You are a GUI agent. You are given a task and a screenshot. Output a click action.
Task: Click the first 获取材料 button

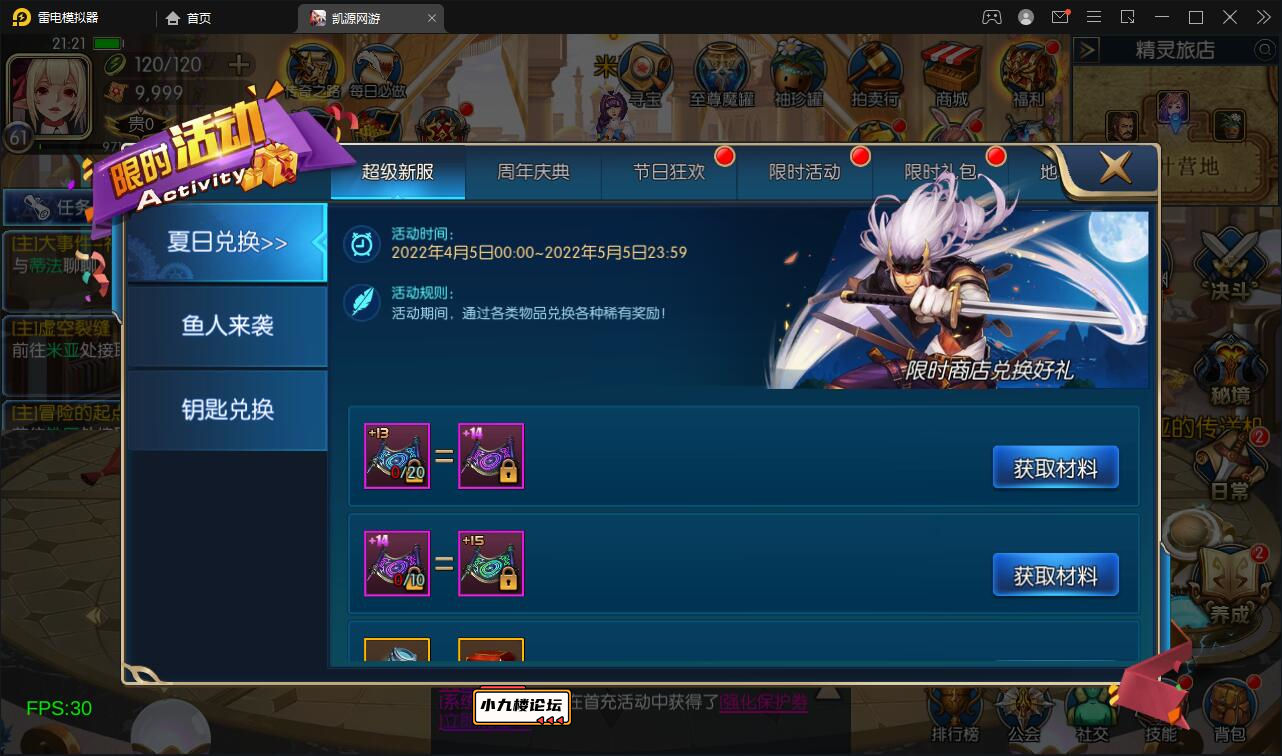coord(1055,465)
